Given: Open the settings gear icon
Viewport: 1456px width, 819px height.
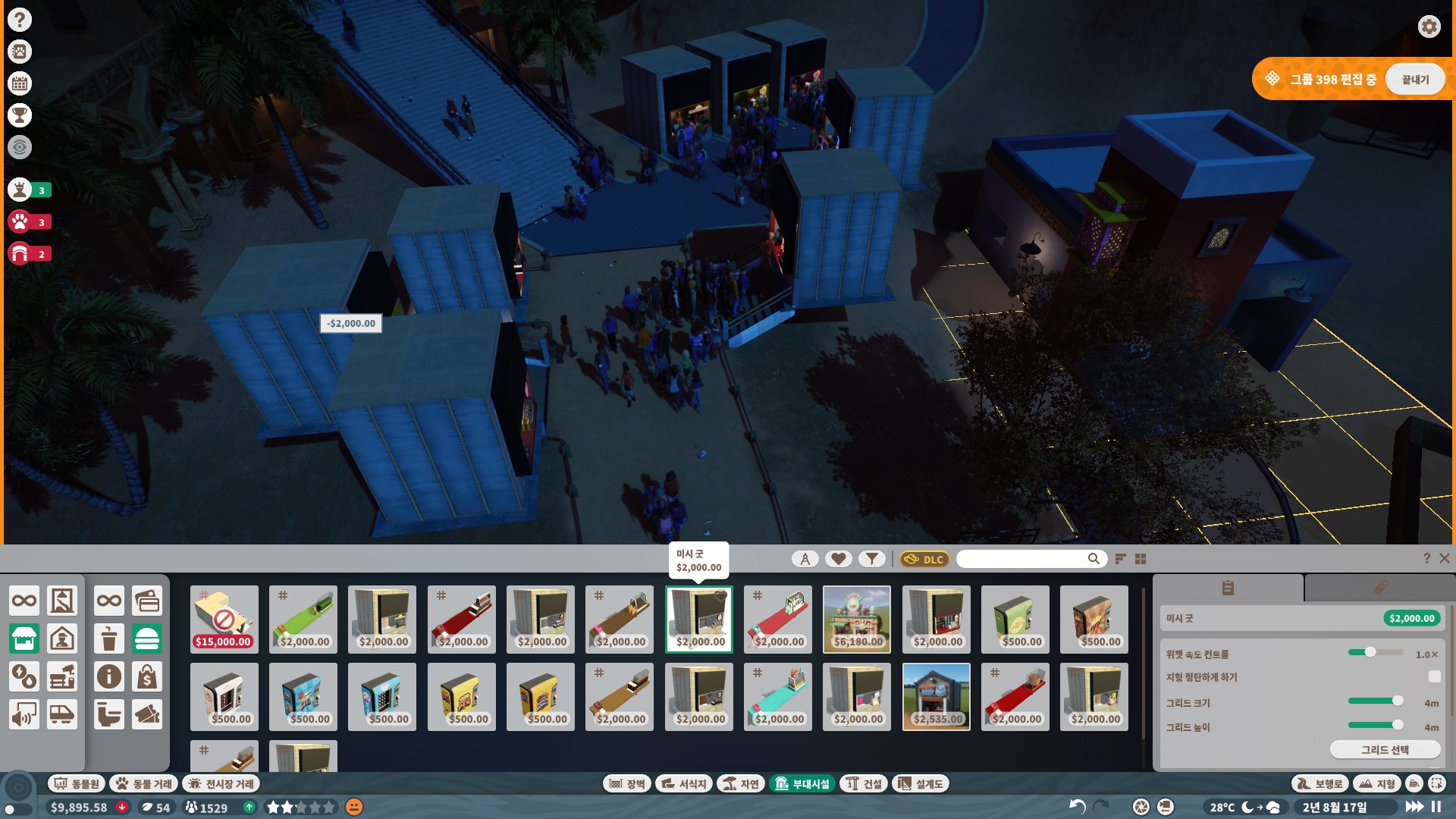Looking at the screenshot, I should [x=1429, y=27].
